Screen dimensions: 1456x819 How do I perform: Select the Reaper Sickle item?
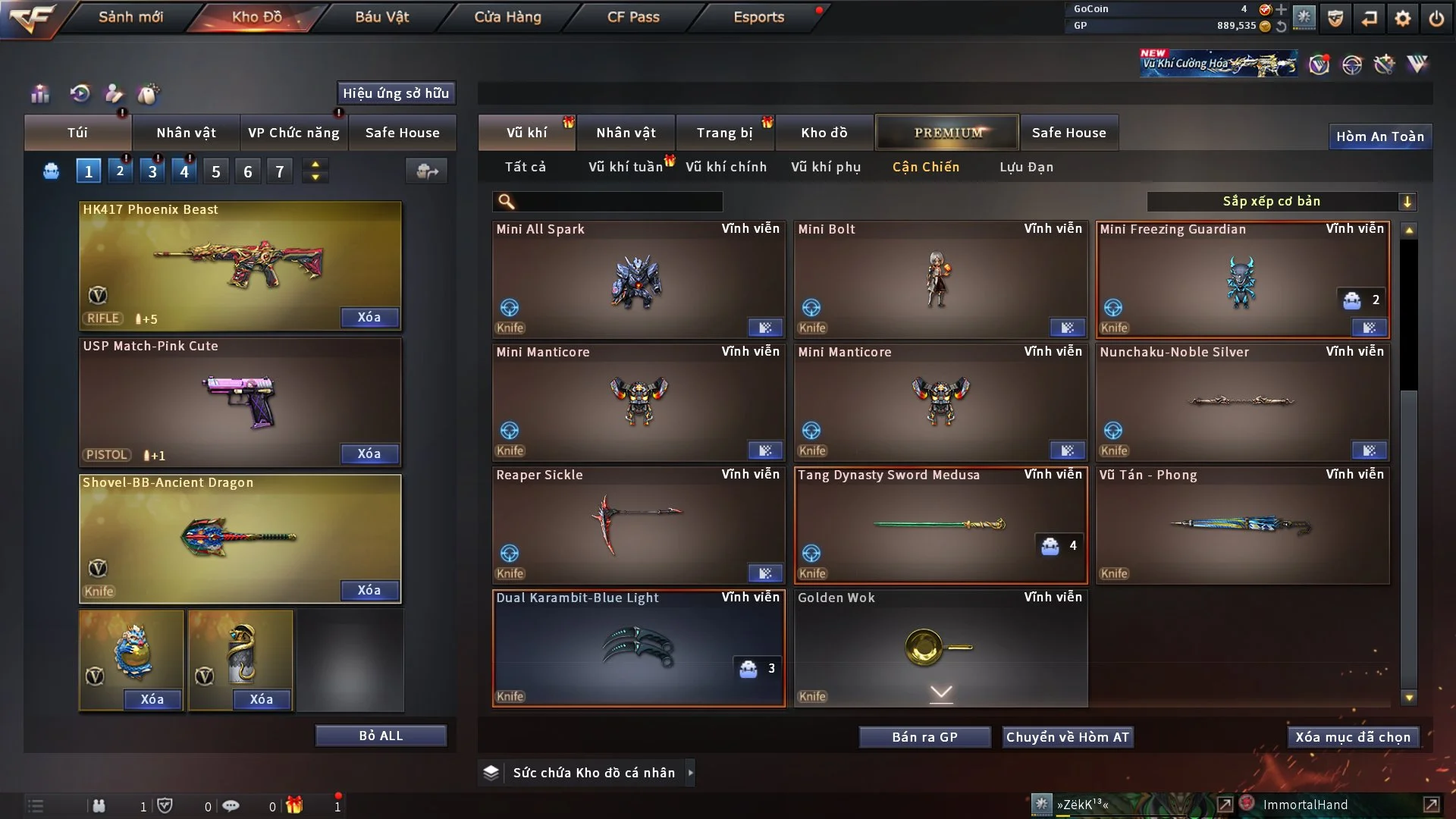(638, 525)
